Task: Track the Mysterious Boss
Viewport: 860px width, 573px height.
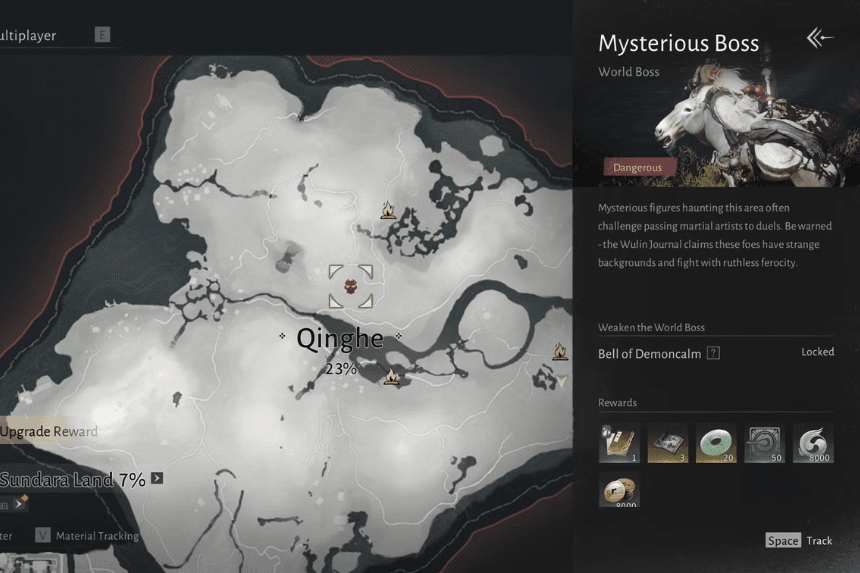Action: (x=800, y=541)
